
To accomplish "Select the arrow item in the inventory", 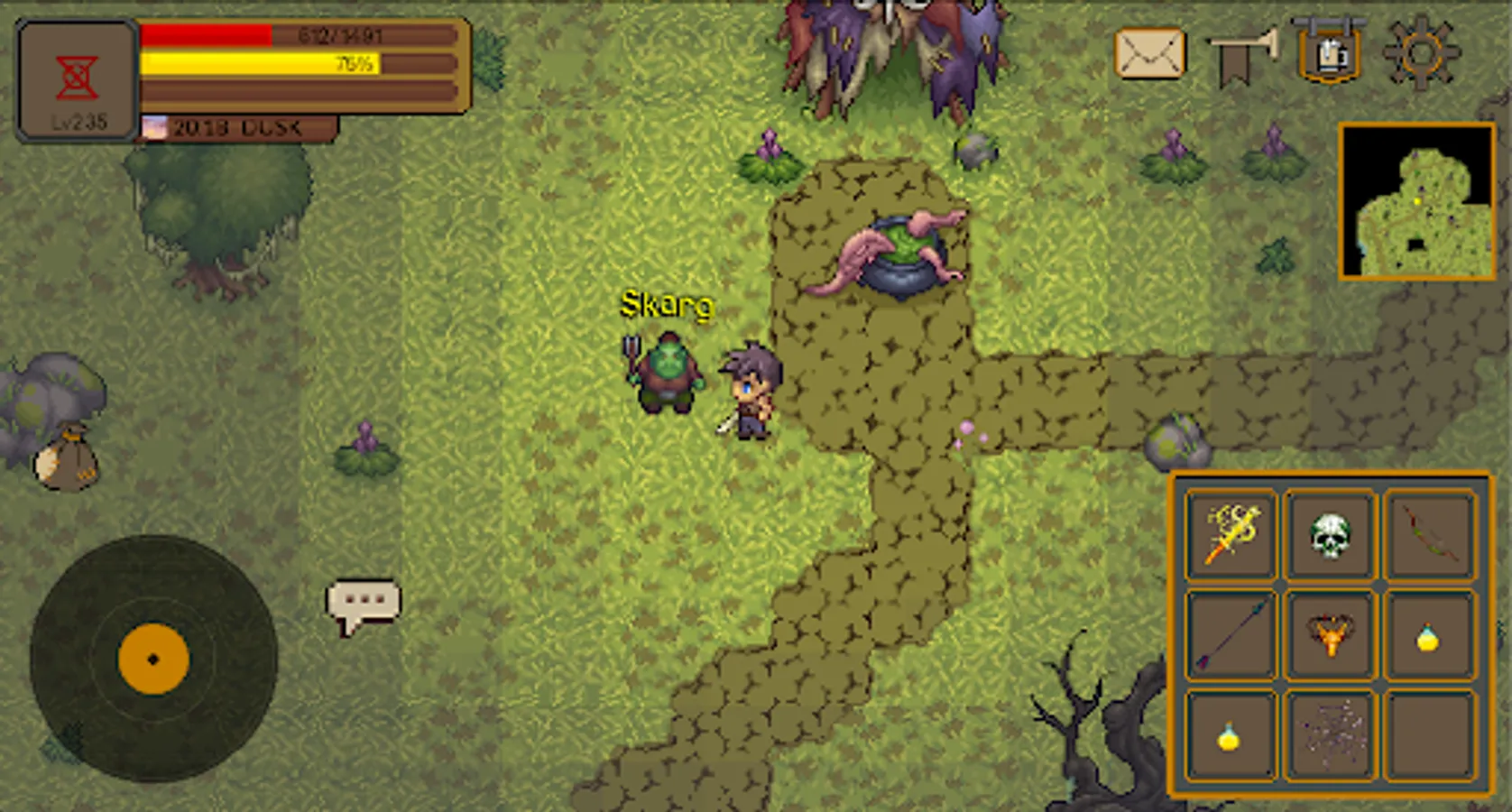I will tap(1231, 637).
